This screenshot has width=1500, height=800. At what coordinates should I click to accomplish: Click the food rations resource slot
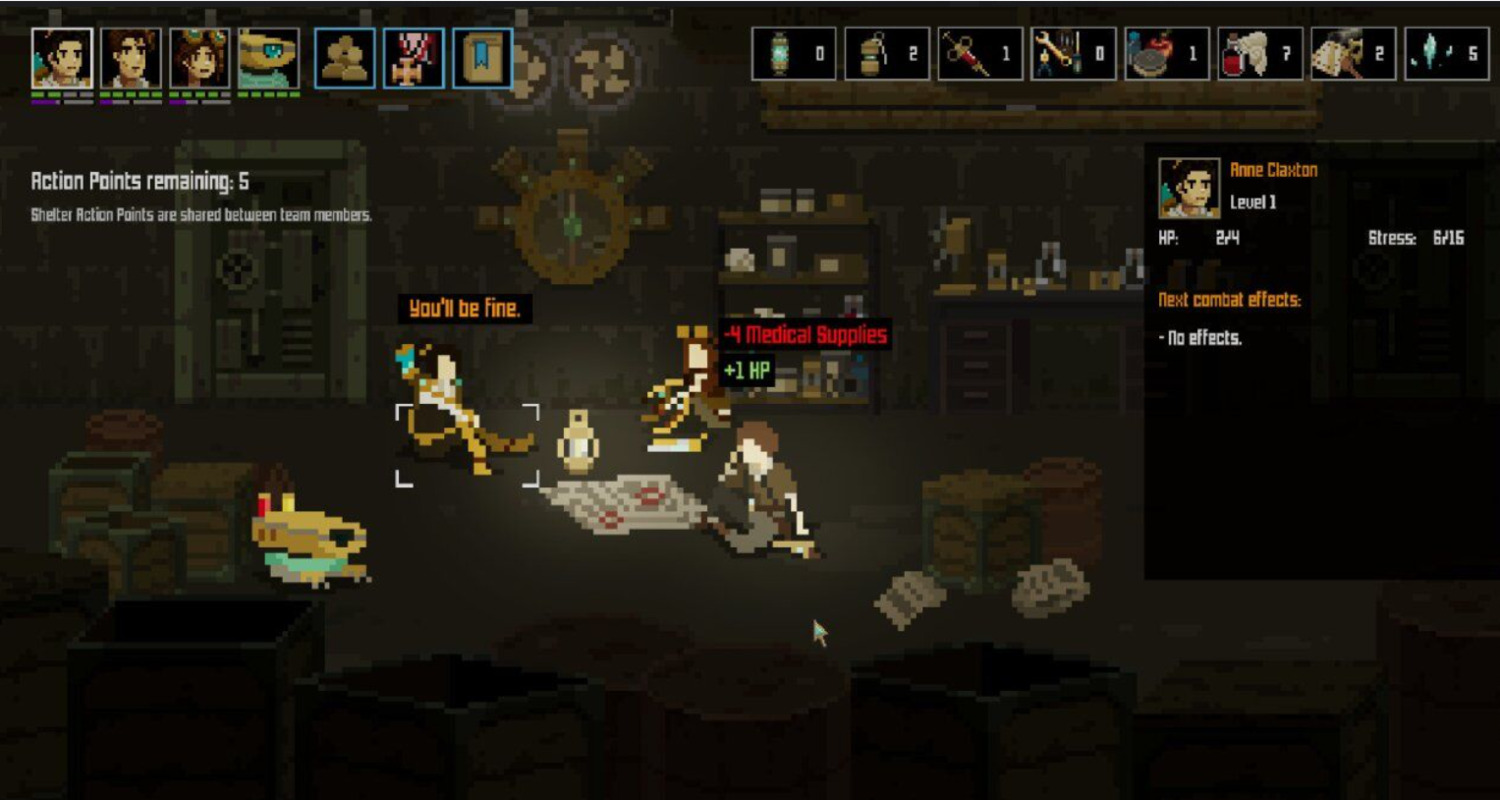tap(1166, 54)
